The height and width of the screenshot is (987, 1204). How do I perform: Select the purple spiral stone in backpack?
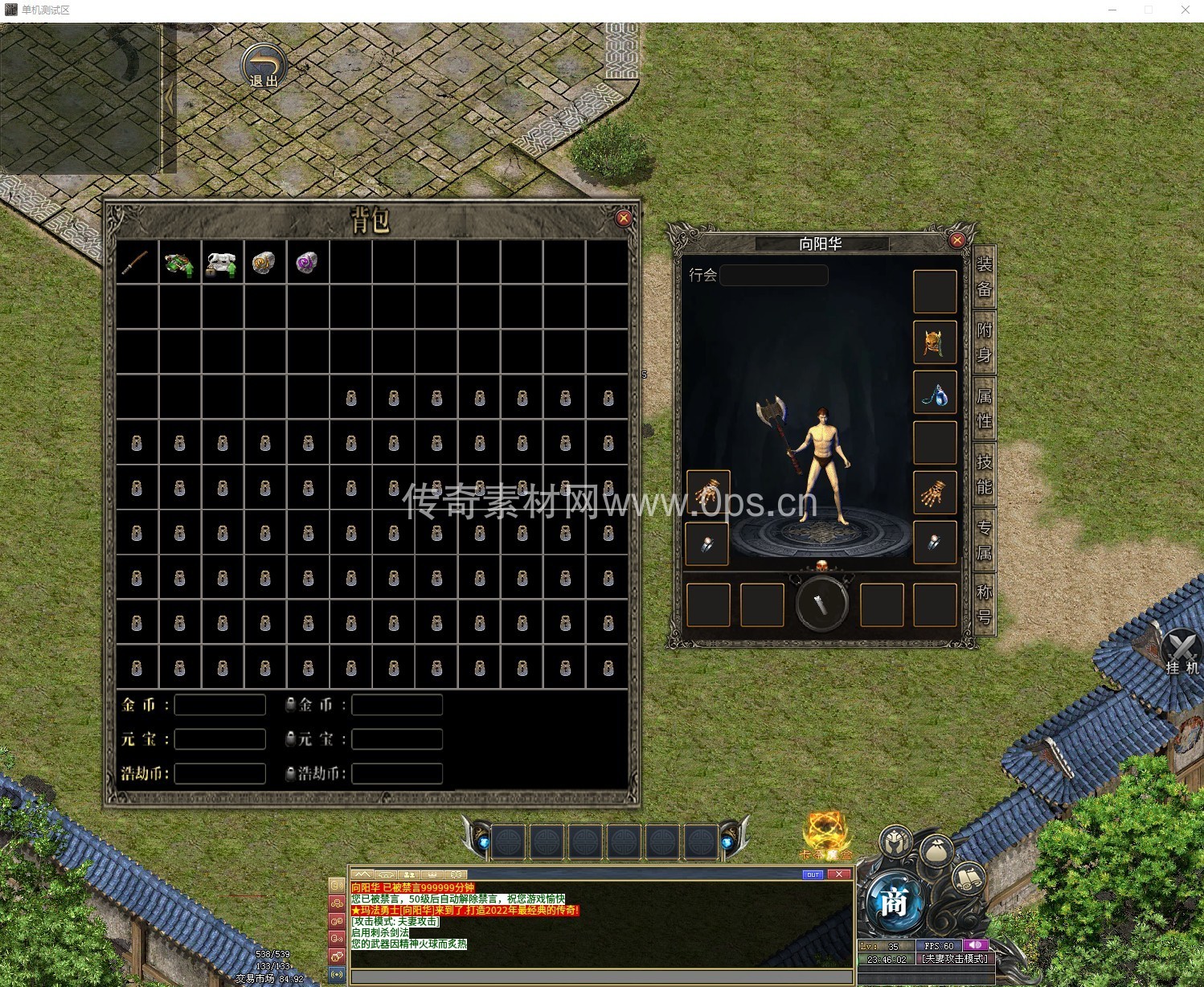pyautogui.click(x=307, y=263)
